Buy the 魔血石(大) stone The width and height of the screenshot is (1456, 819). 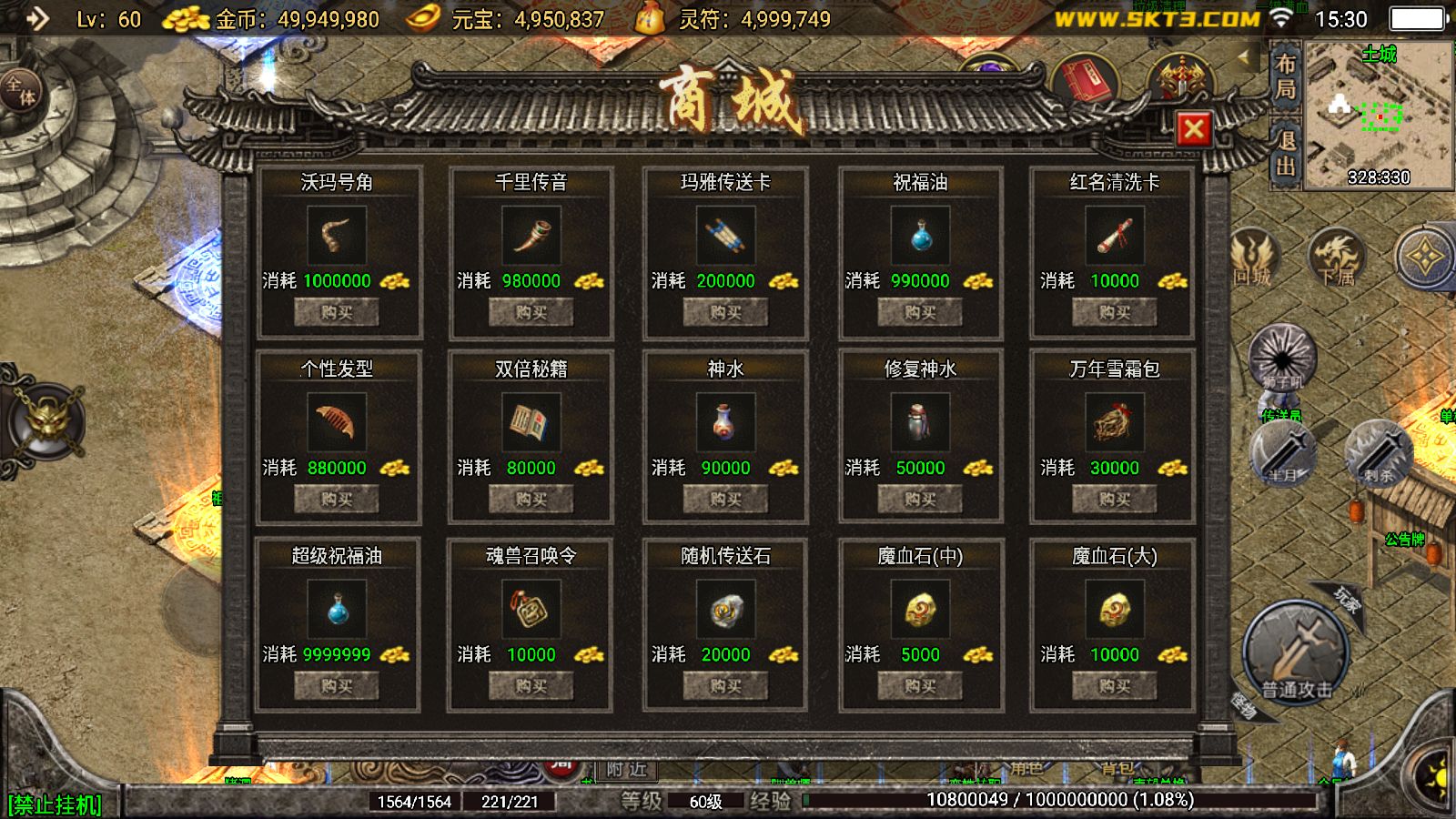point(1114,685)
